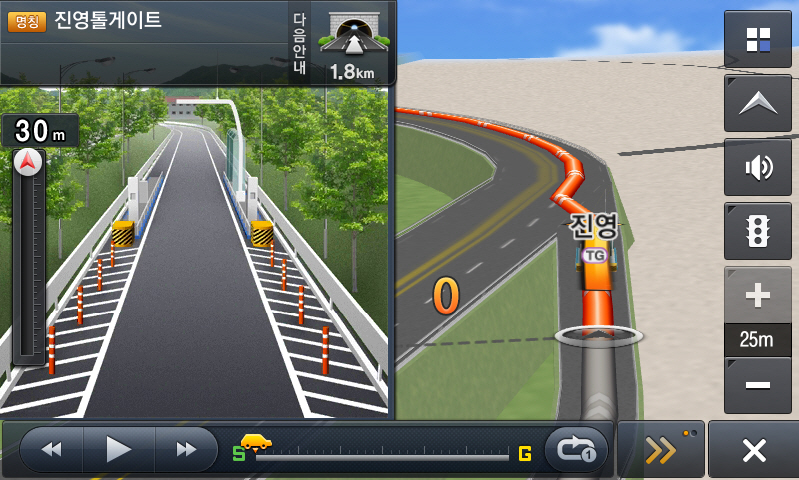
Task: Expand the double-chevron panel button
Action: tap(661, 450)
